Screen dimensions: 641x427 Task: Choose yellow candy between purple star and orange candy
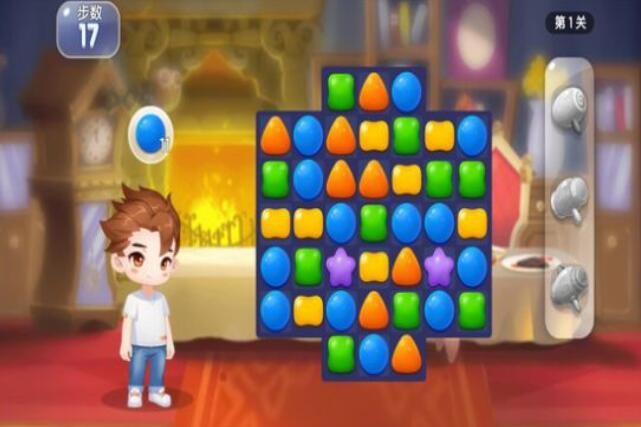tap(373, 266)
